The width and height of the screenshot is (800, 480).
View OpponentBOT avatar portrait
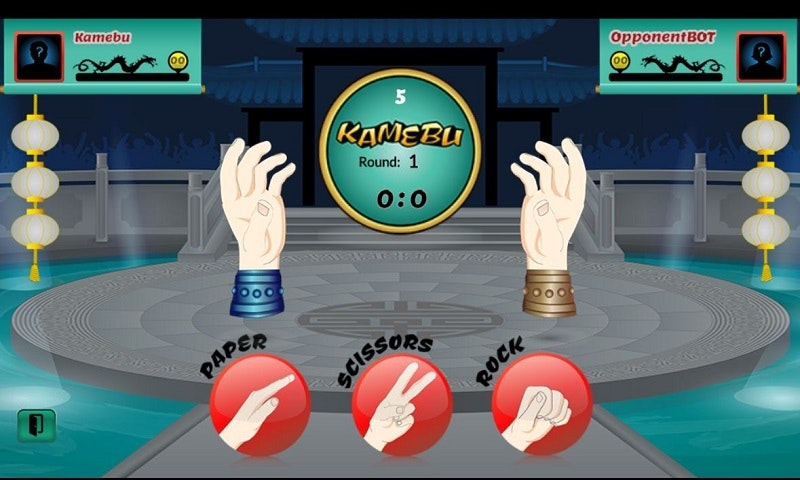tap(760, 57)
